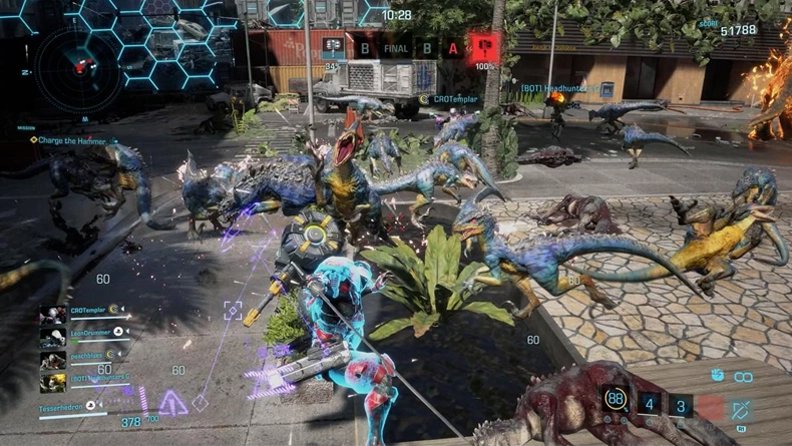Click the blue team hammer progress icon
792x446 pixels.
pos(333,46)
